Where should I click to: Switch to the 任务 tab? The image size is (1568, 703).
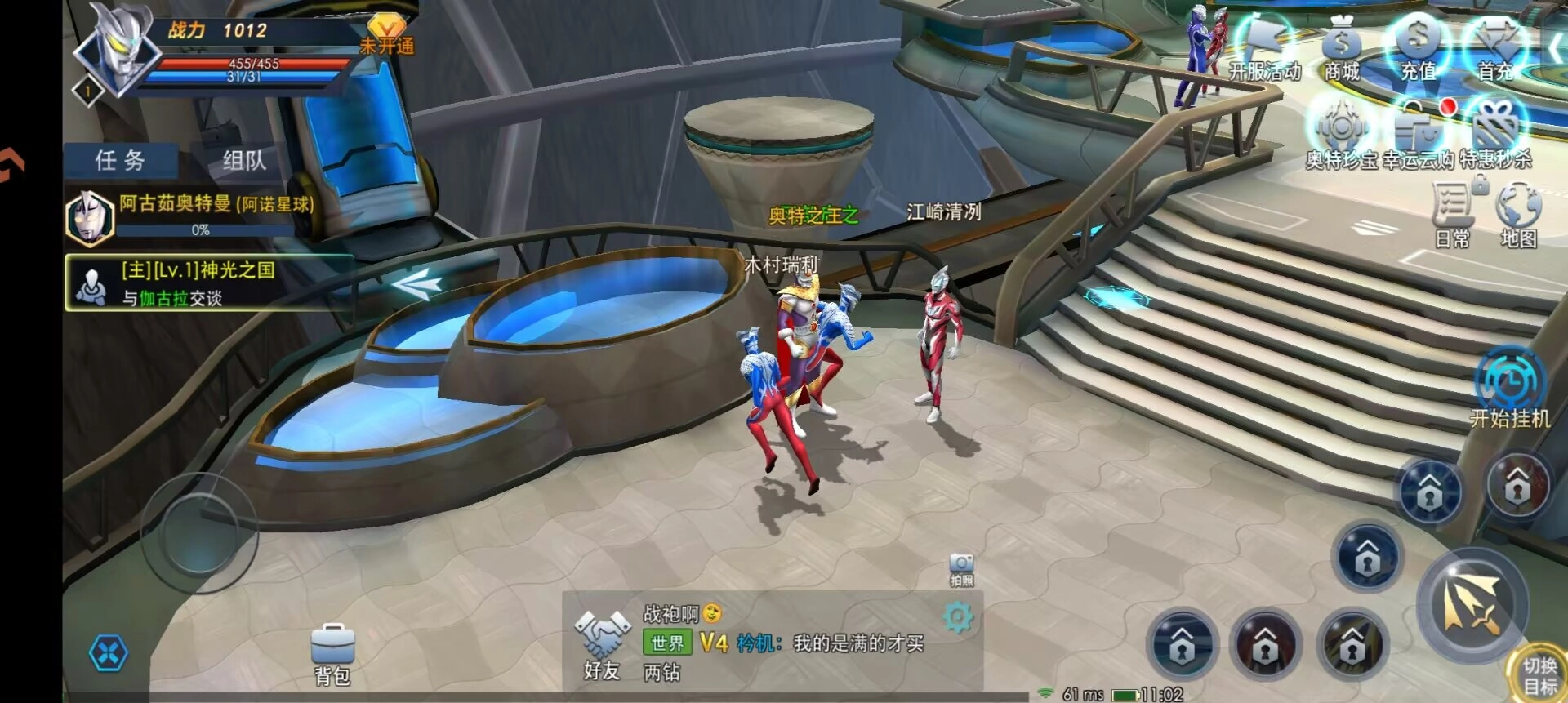[x=120, y=160]
